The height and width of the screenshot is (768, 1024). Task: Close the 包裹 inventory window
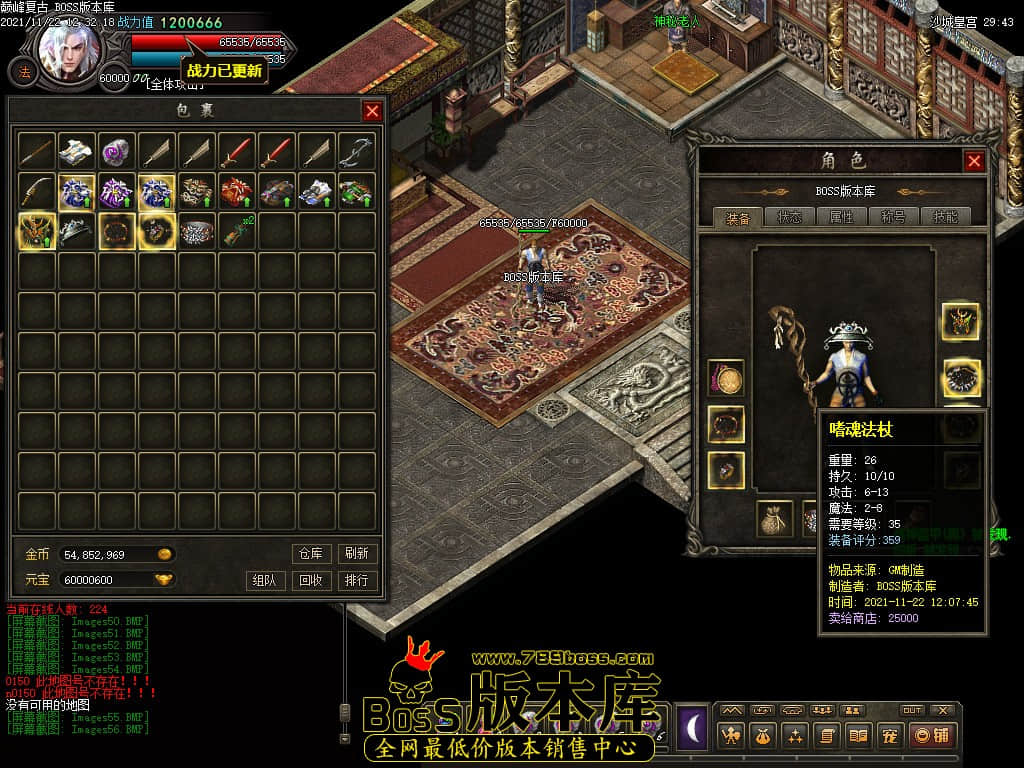372,111
